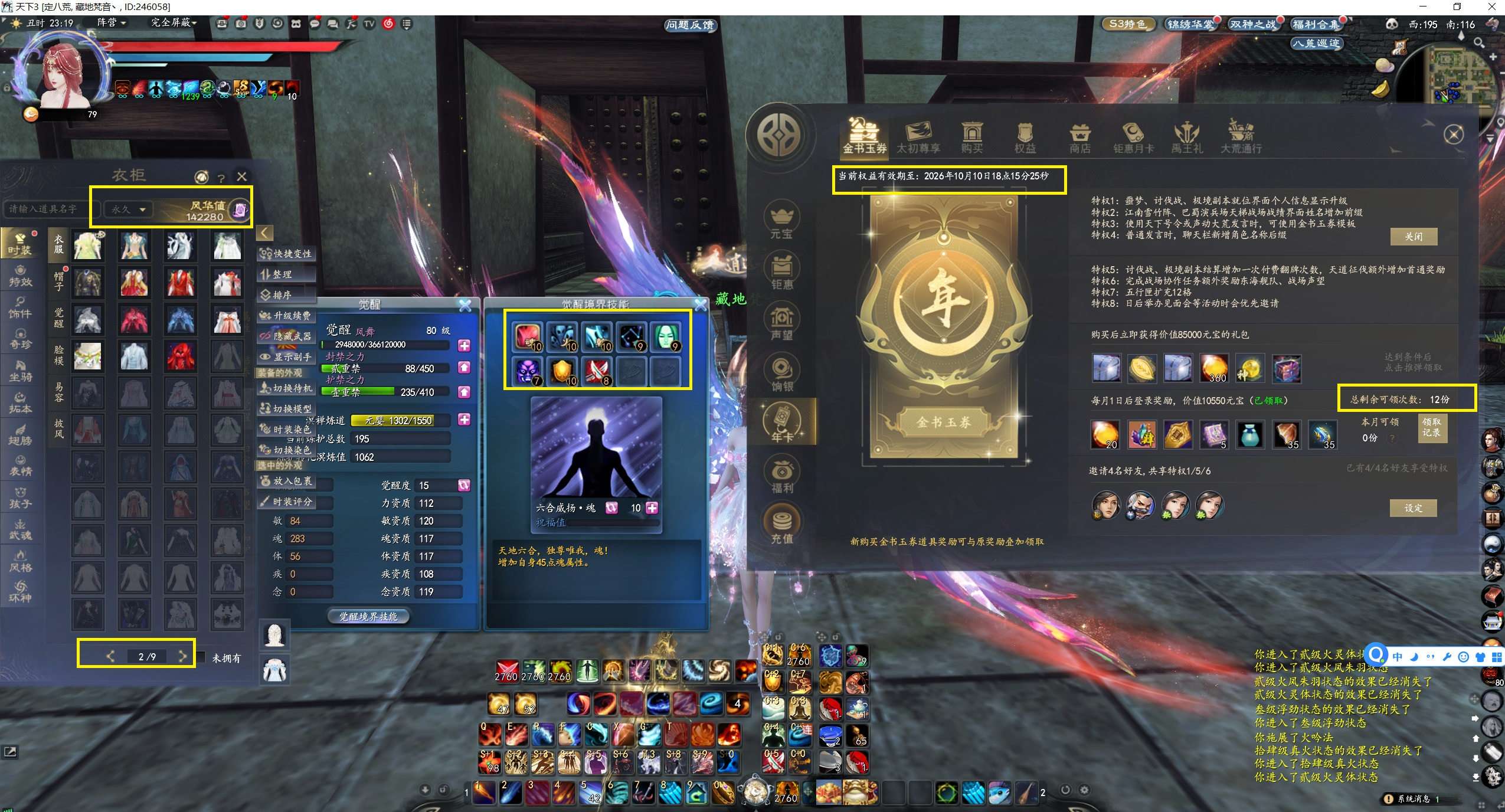
Task: Click the wardrobe item name search field
Action: point(45,209)
